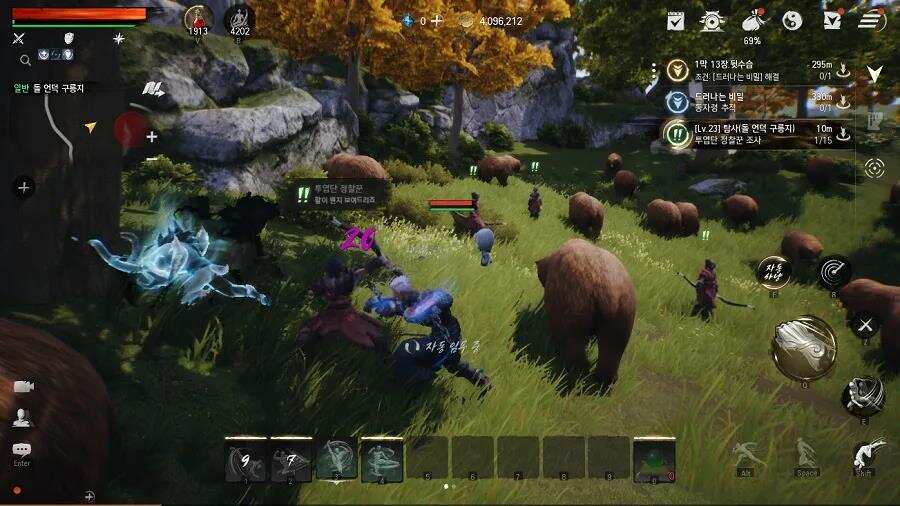This screenshot has height=506, width=900.
Task: Use the green item in the last hotbar slot
Action: (x=654, y=460)
